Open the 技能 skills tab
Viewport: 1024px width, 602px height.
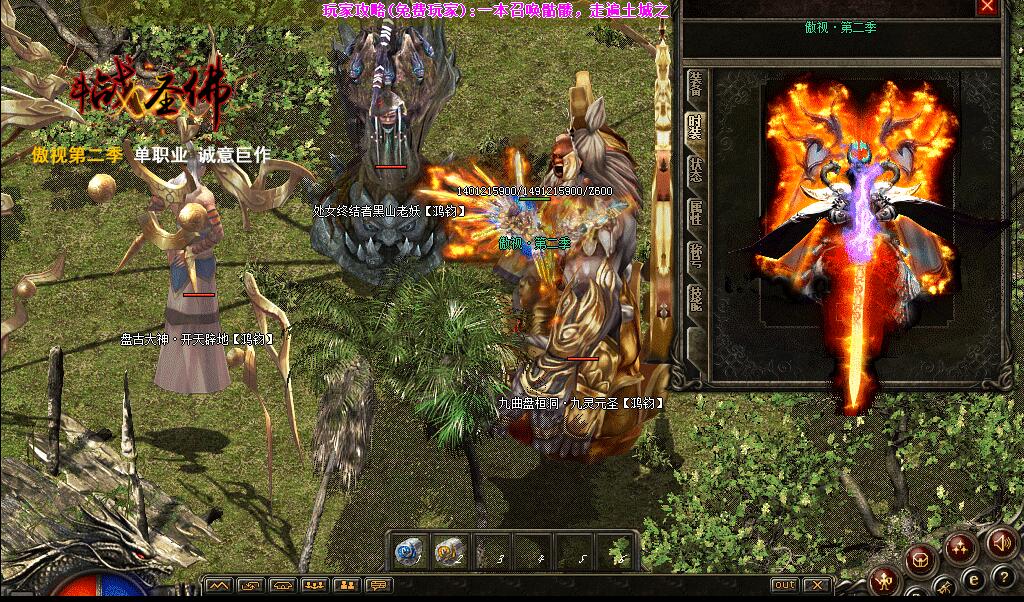point(695,298)
